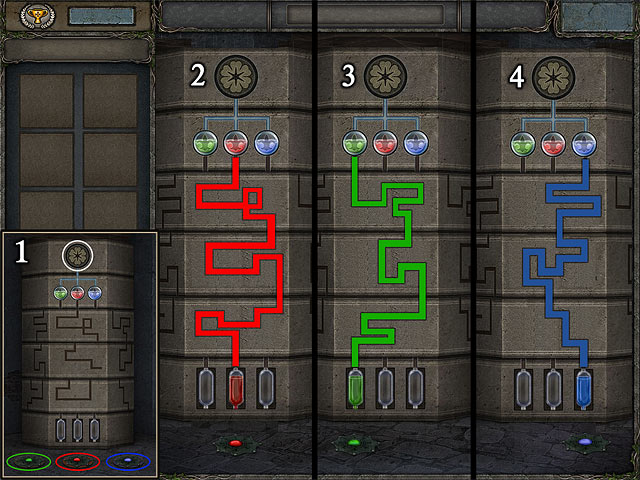
Task: Click the white-circled flower medallion in panel 1
Action: [x=76, y=256]
